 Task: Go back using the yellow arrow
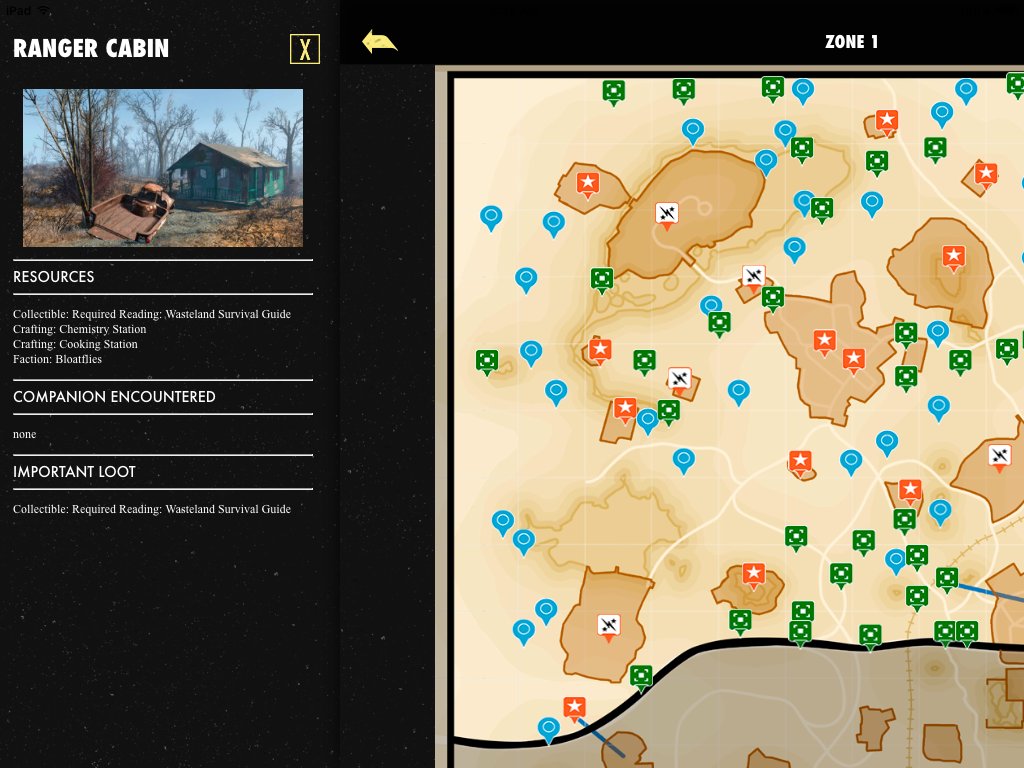379,42
